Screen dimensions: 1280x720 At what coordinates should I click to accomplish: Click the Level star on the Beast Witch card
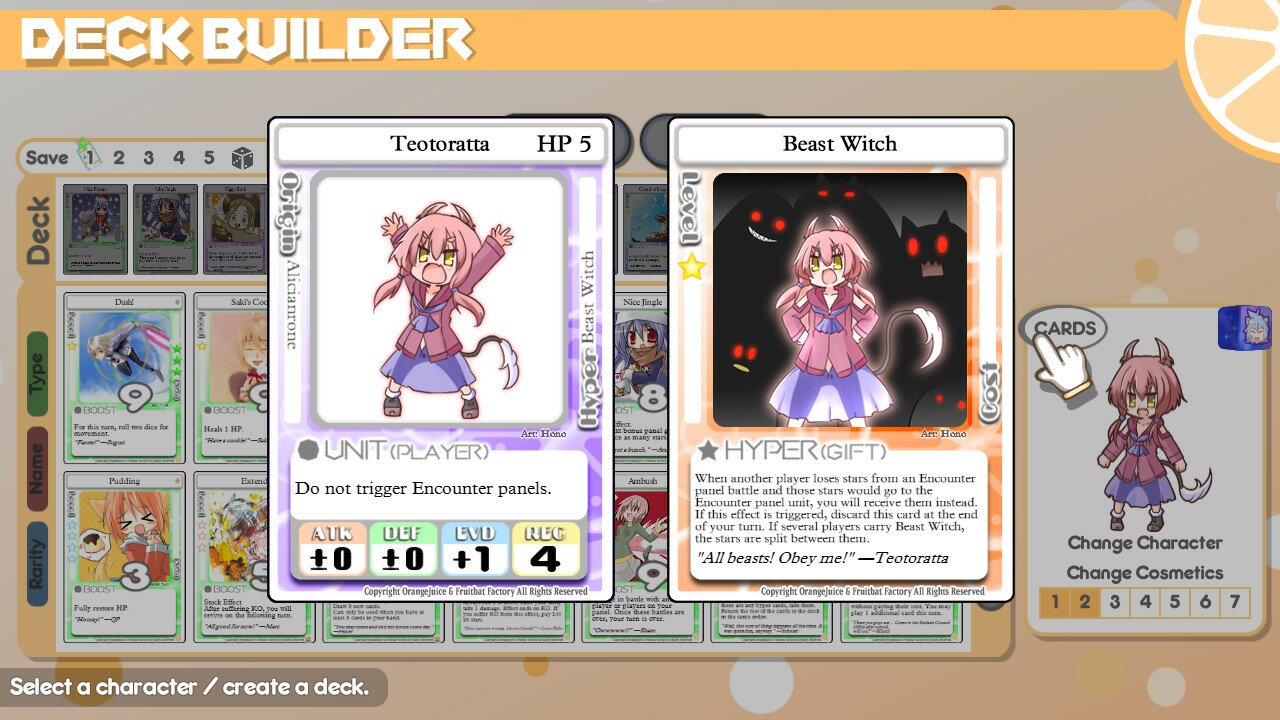point(689,265)
